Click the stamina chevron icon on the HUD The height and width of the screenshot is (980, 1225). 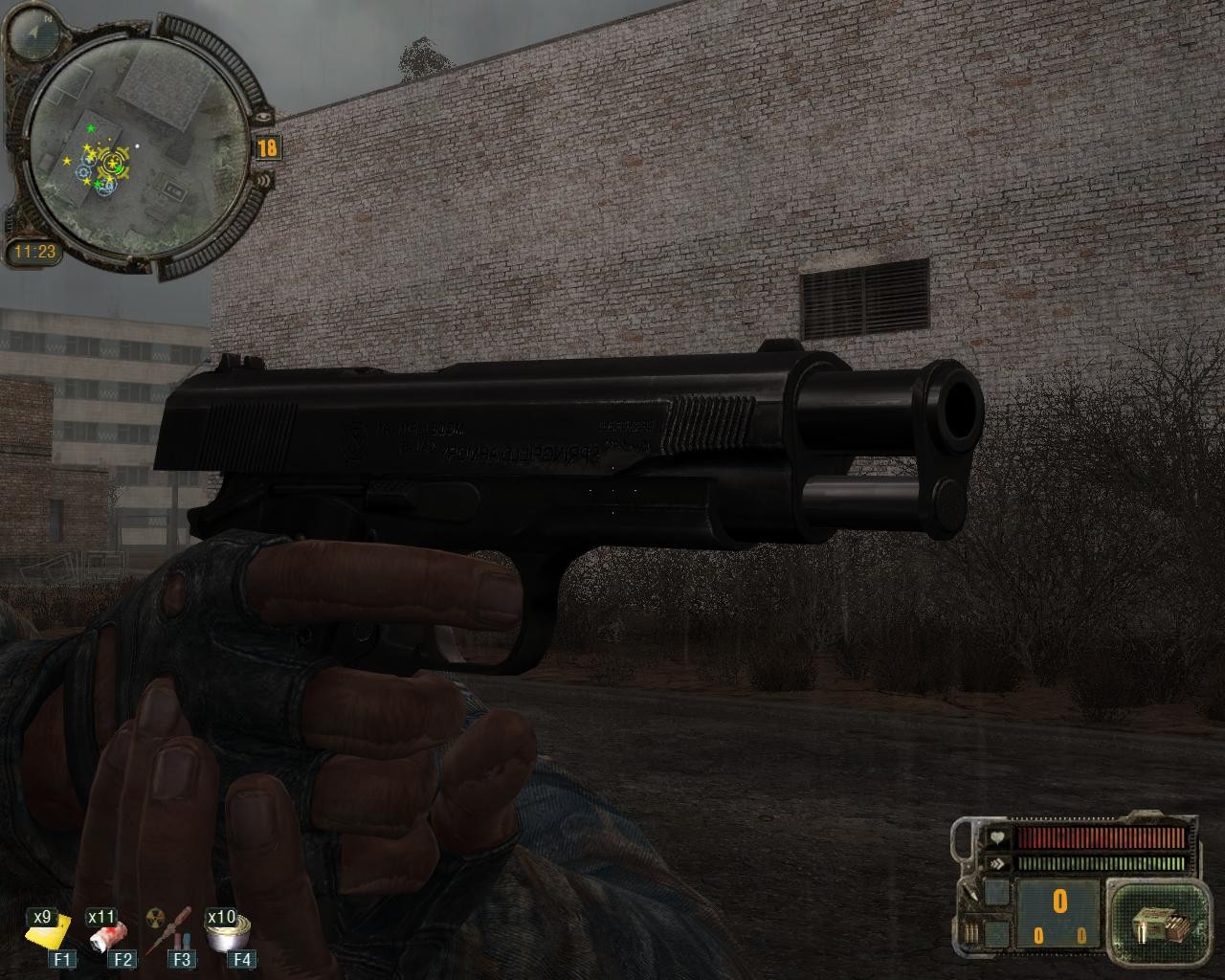click(x=998, y=862)
